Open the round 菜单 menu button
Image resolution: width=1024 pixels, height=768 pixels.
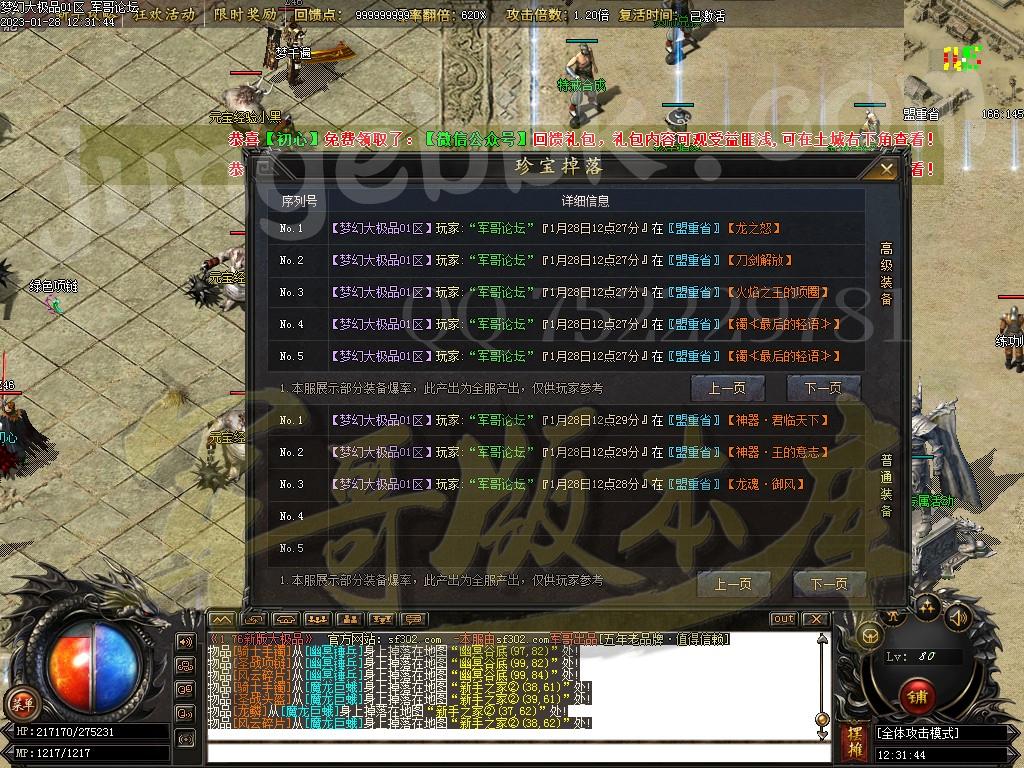tap(20, 702)
